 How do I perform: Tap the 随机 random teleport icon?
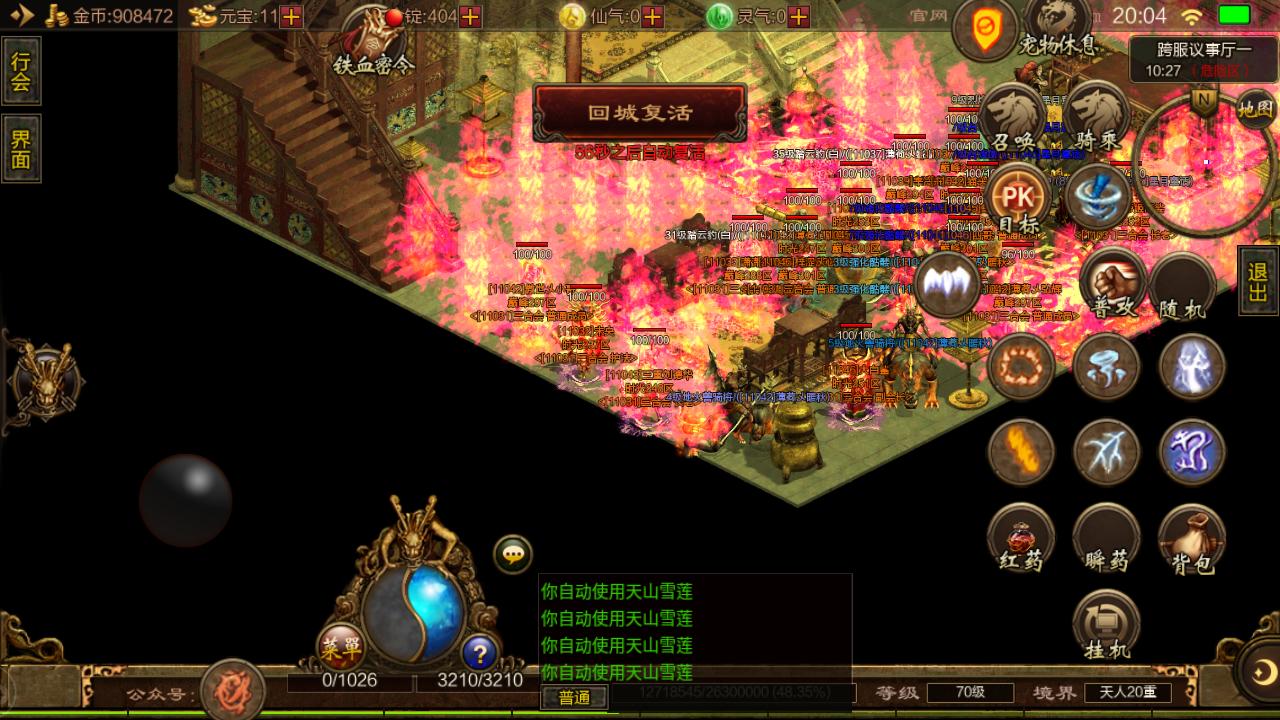tap(1185, 284)
